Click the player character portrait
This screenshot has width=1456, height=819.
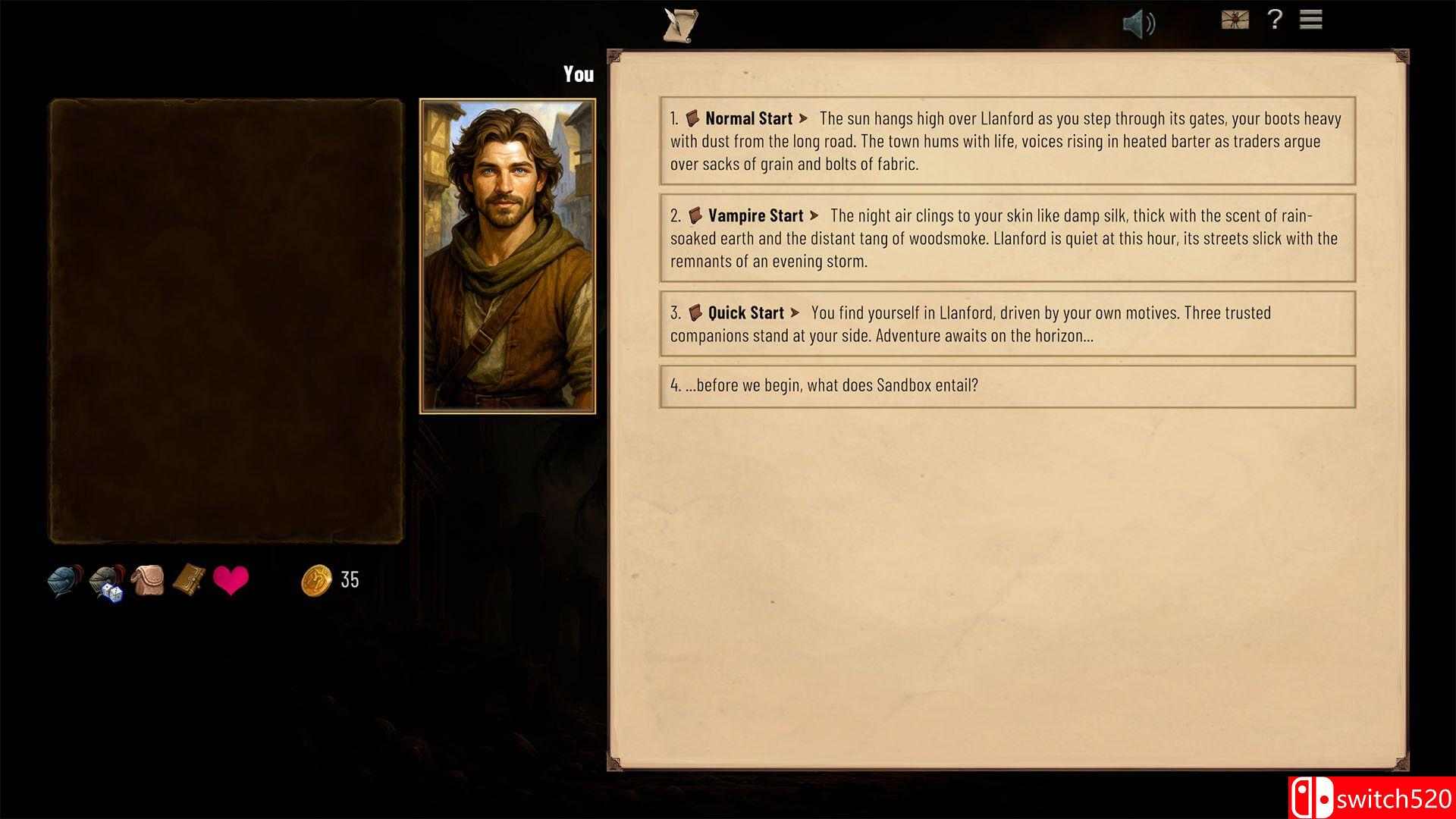point(506,254)
